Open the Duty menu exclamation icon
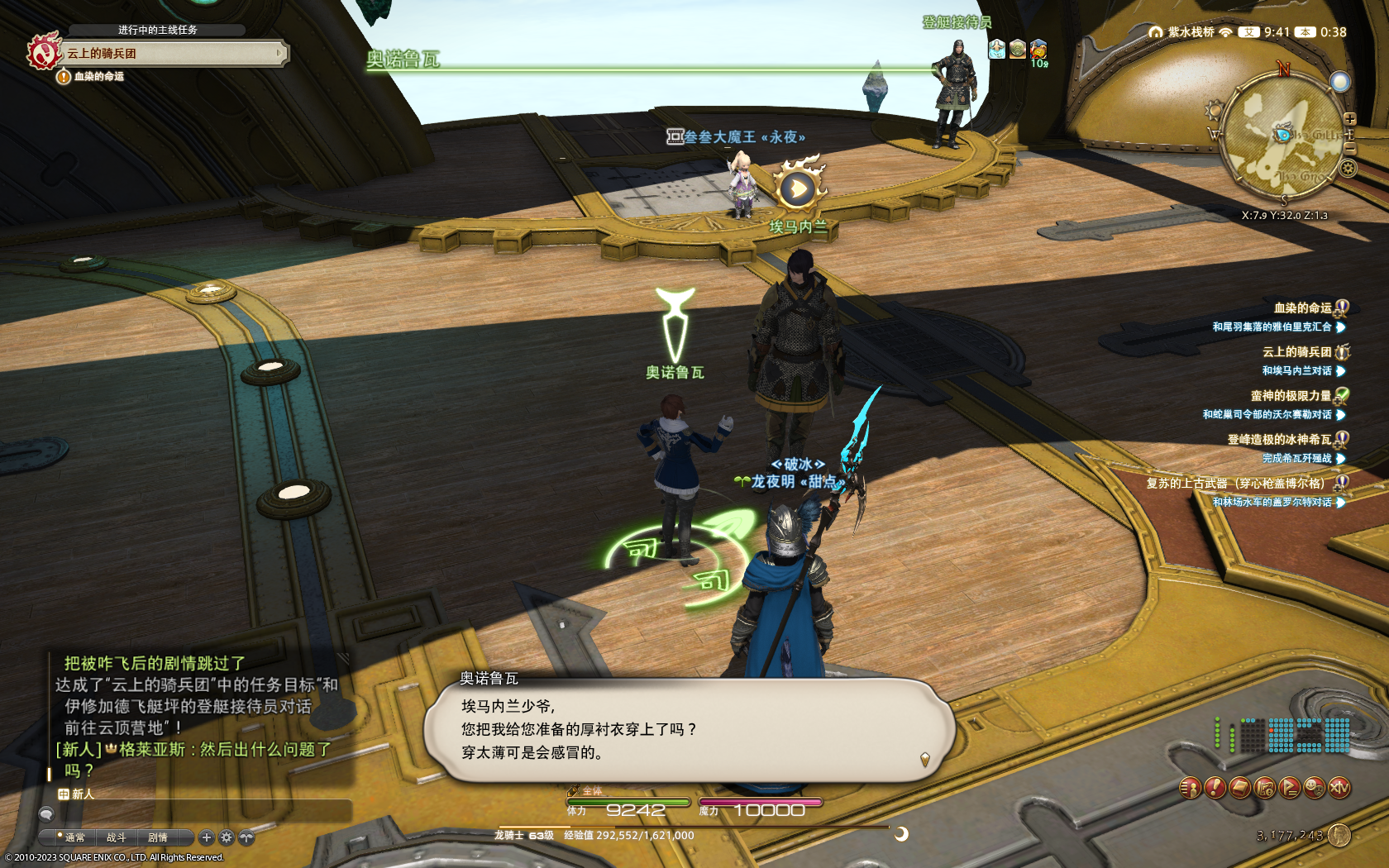The width and height of the screenshot is (1389, 868). [x=1215, y=788]
